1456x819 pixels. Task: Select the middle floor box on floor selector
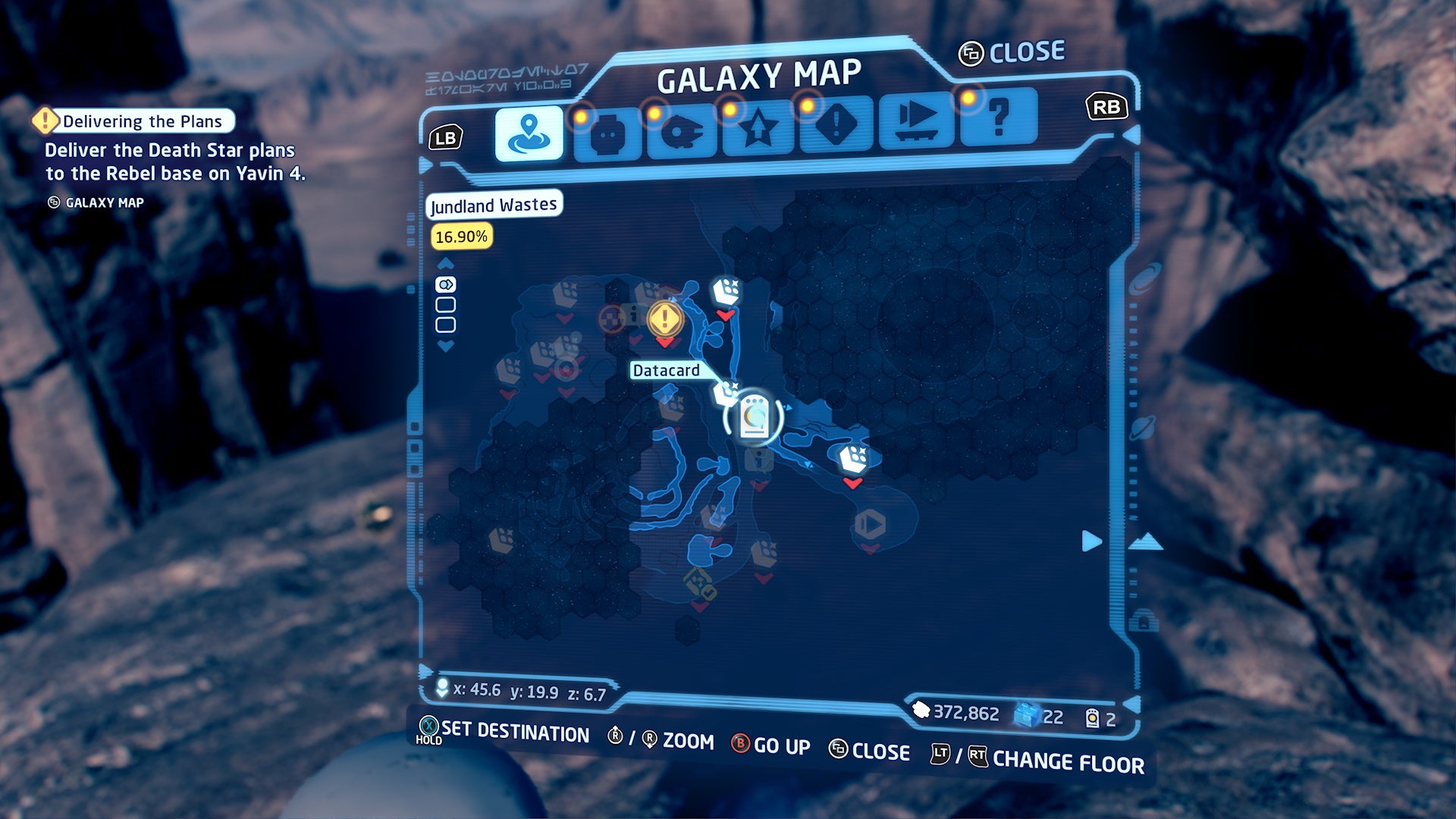pos(446,304)
